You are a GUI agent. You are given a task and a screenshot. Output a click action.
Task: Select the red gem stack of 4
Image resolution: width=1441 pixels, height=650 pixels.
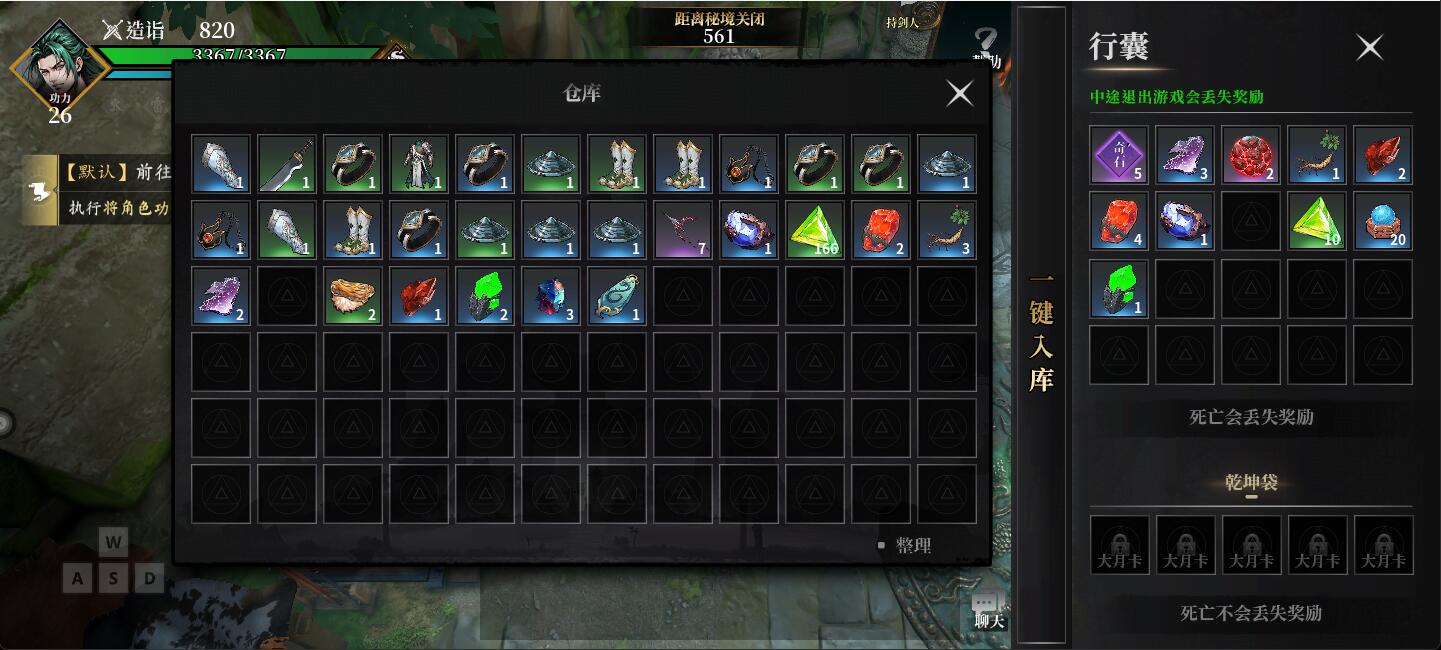(1119, 221)
